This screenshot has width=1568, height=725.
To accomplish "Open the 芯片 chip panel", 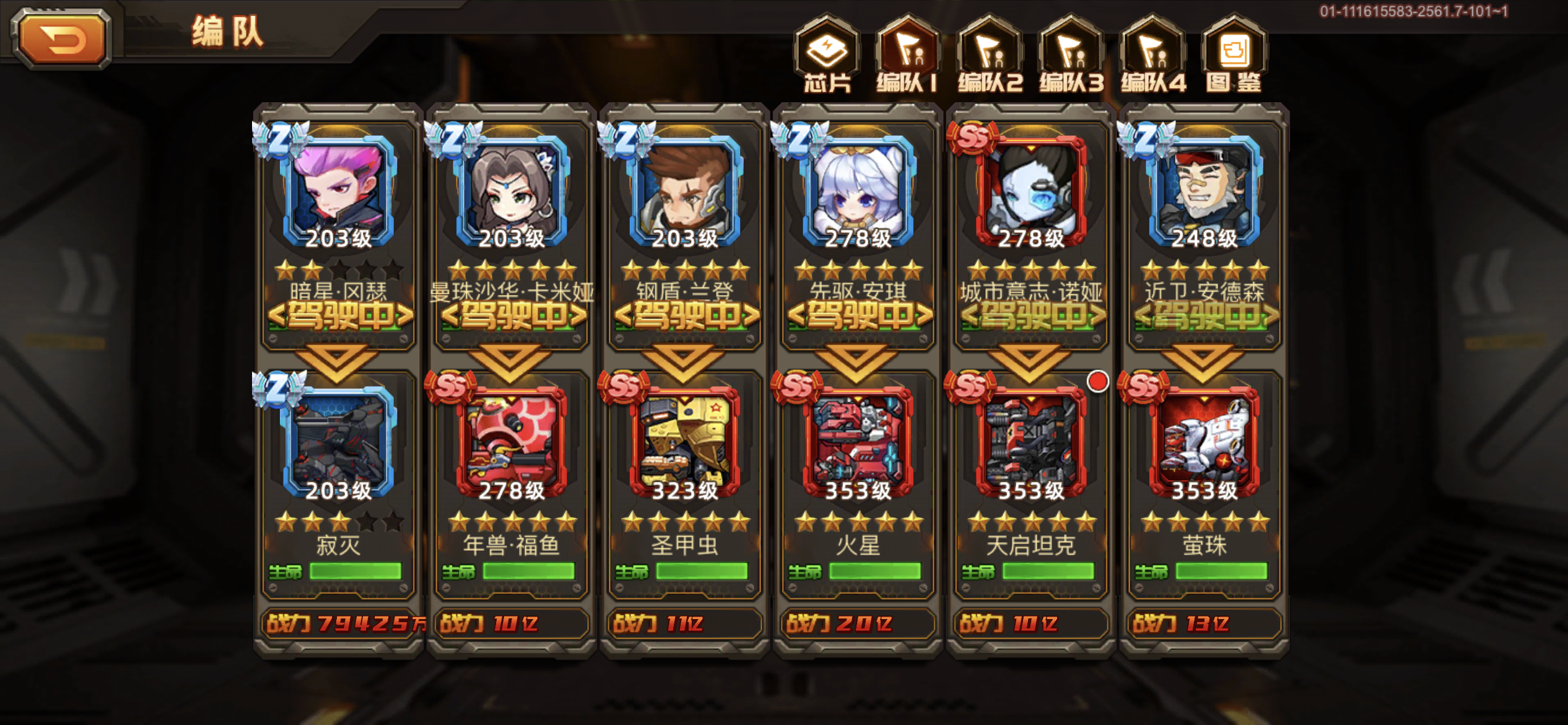I will point(828,56).
